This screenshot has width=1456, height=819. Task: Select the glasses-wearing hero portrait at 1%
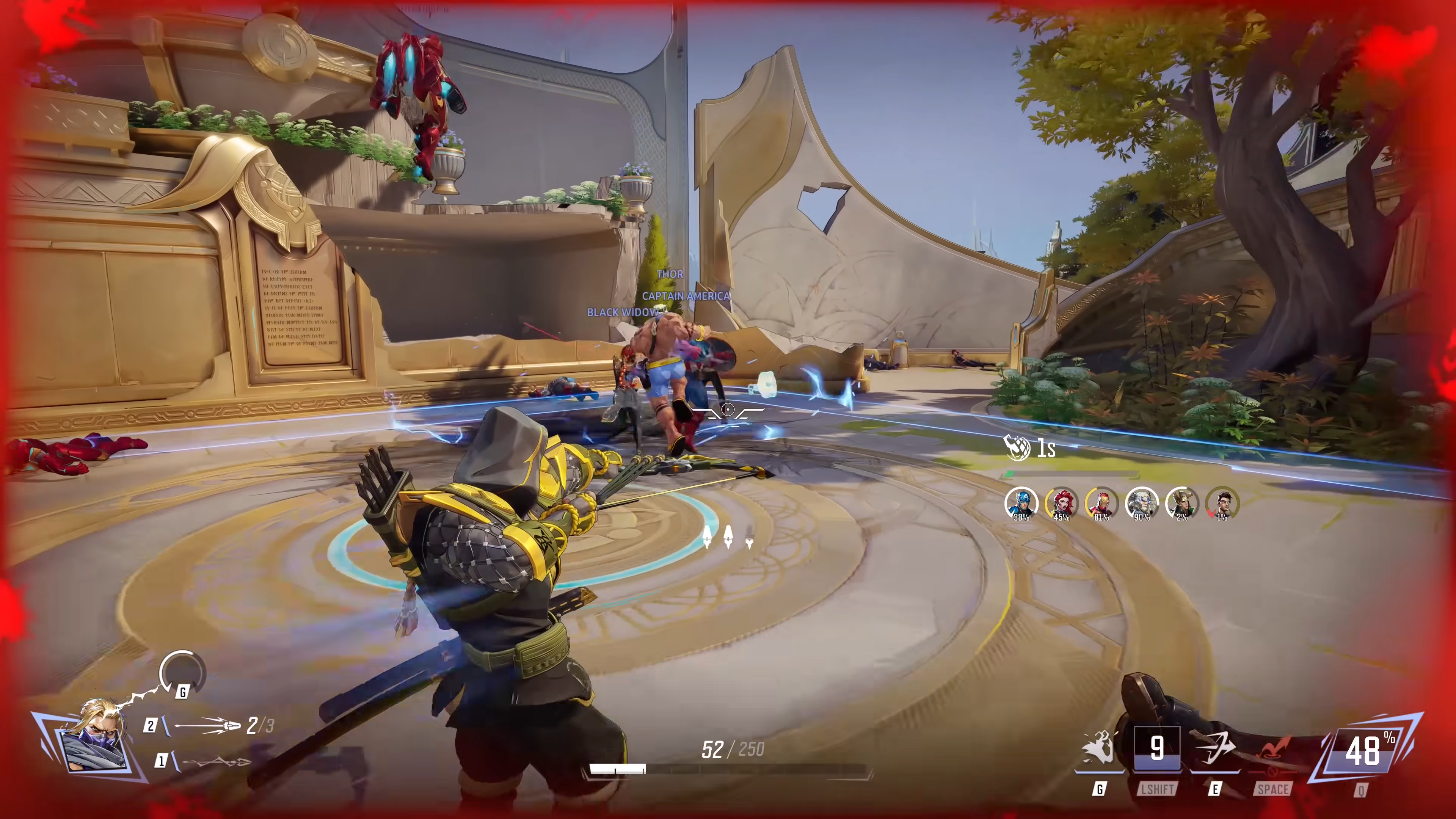coord(1221,502)
